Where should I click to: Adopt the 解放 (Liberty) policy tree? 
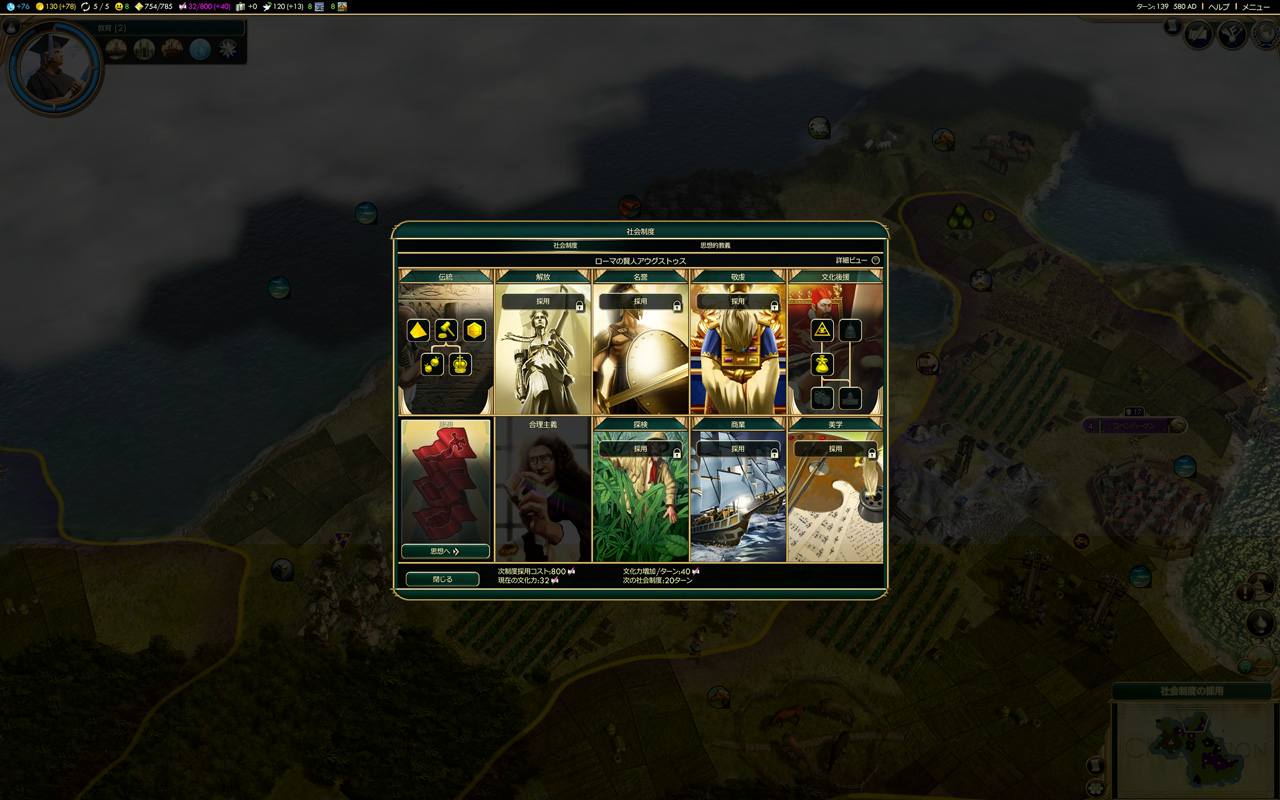[x=543, y=301]
